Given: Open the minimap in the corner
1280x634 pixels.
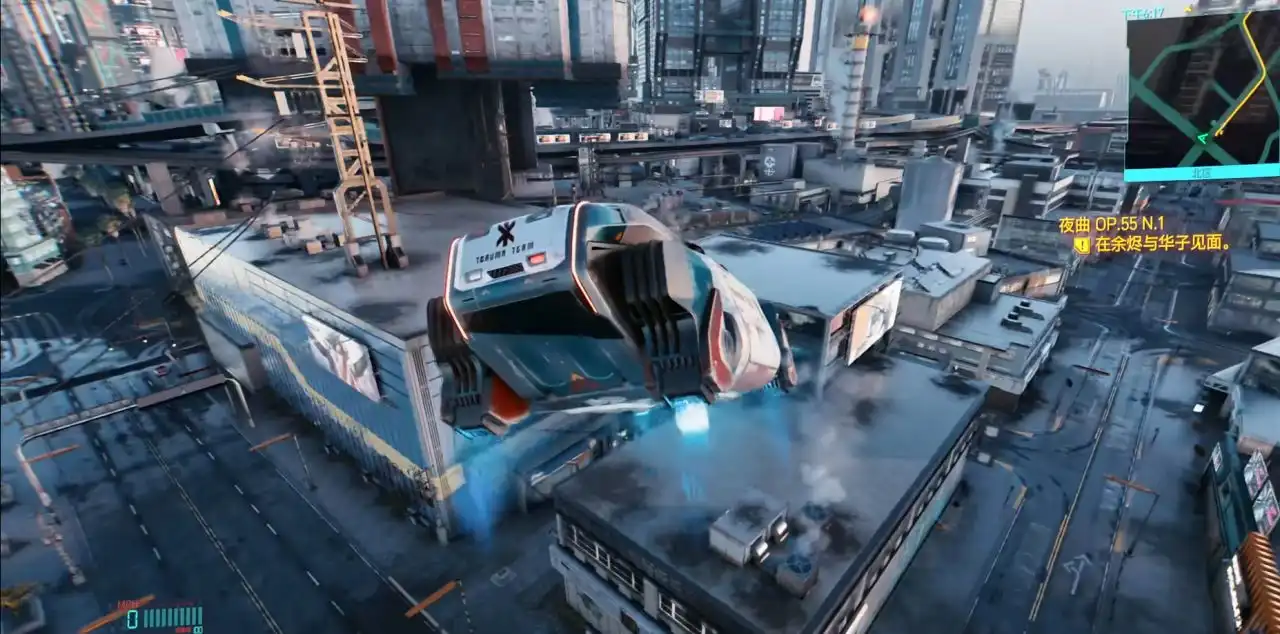Looking at the screenshot, I should [x=1202, y=88].
